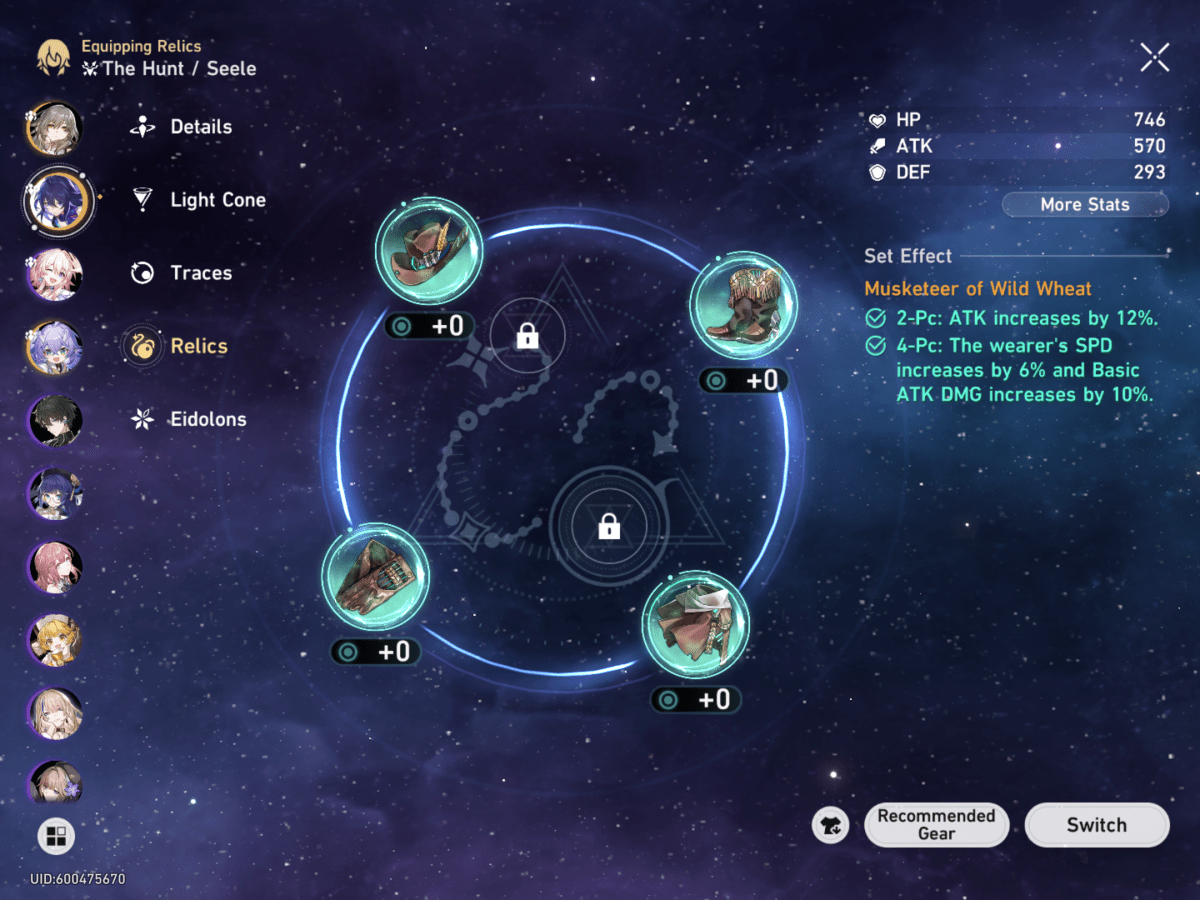The height and width of the screenshot is (900, 1200).
Task: Switch to the Light Cone tab
Action: tap(217, 200)
